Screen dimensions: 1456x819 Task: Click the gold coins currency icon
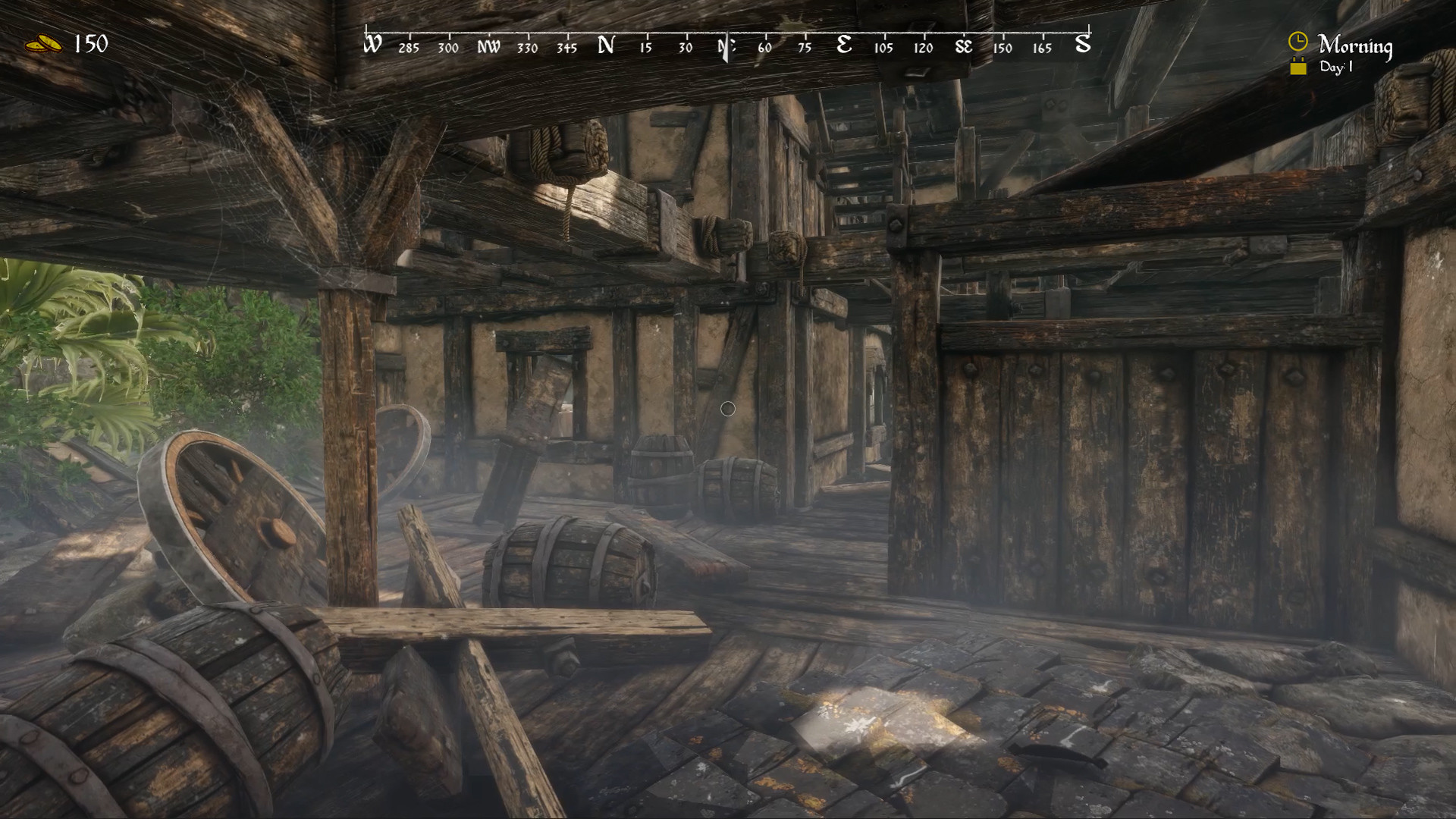click(x=43, y=43)
